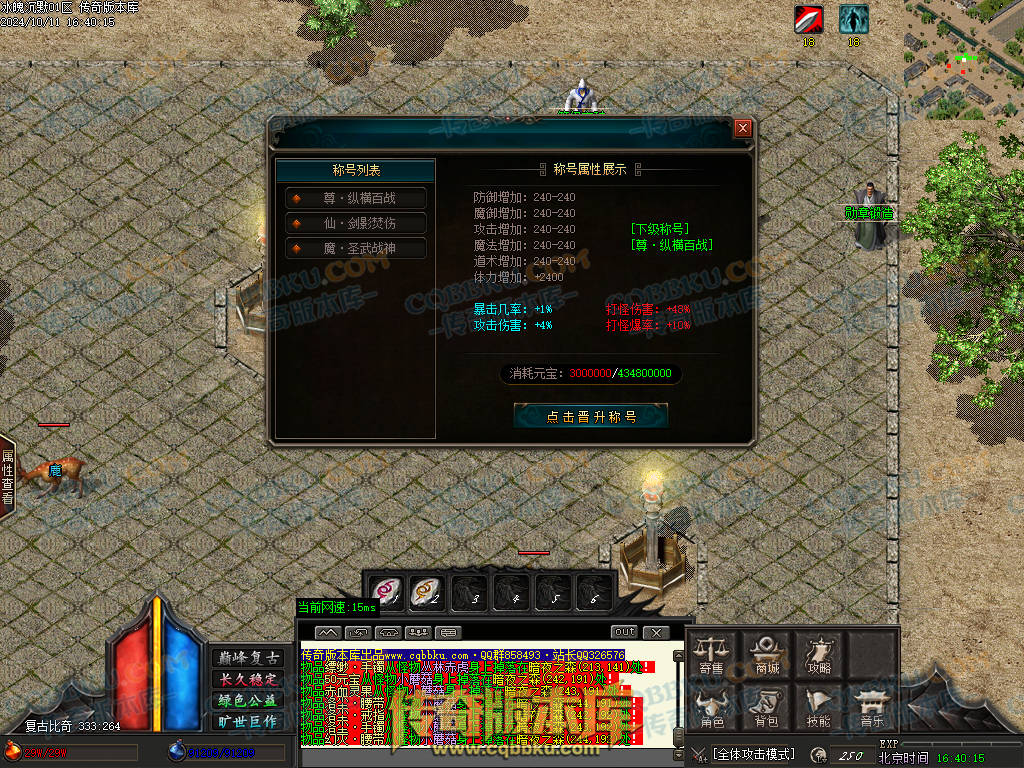The image size is (1024, 768).
Task: Click the 点击晋升称号 promote button
Action: click(591, 416)
